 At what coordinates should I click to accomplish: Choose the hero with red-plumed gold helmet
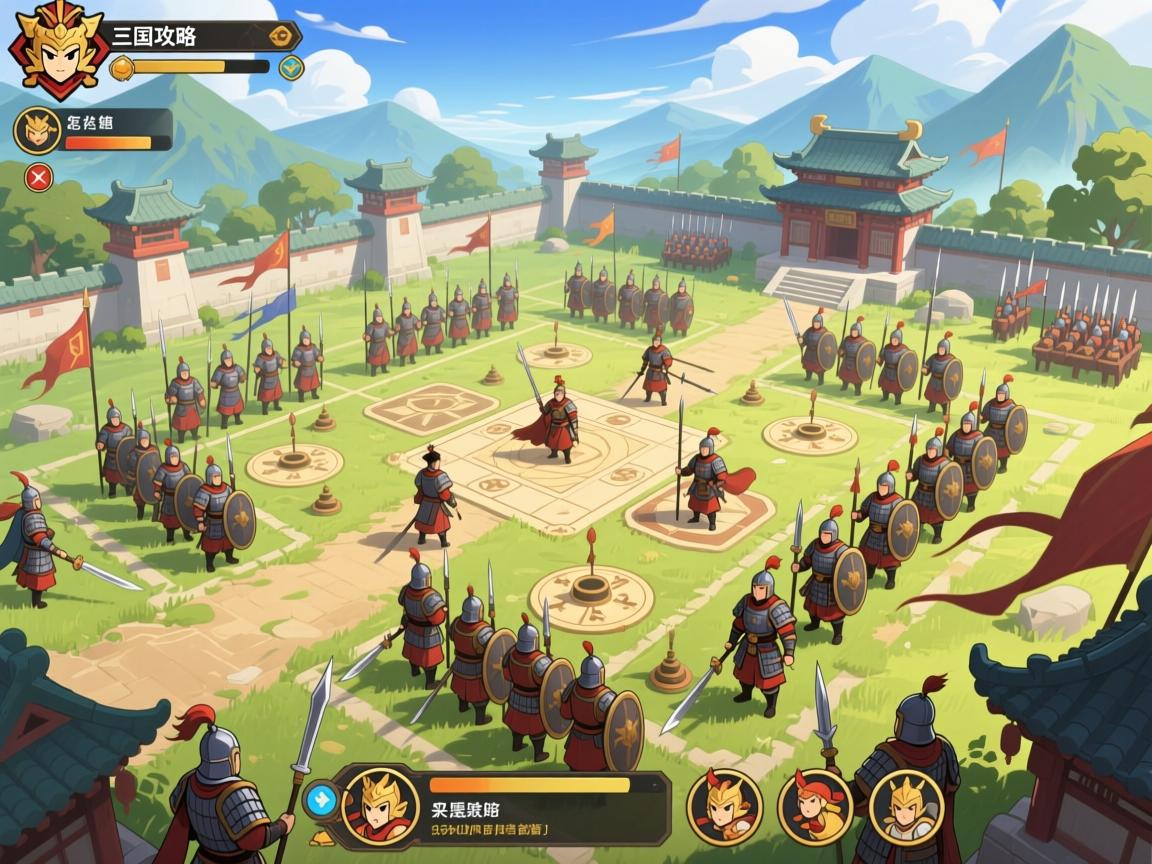[724, 806]
